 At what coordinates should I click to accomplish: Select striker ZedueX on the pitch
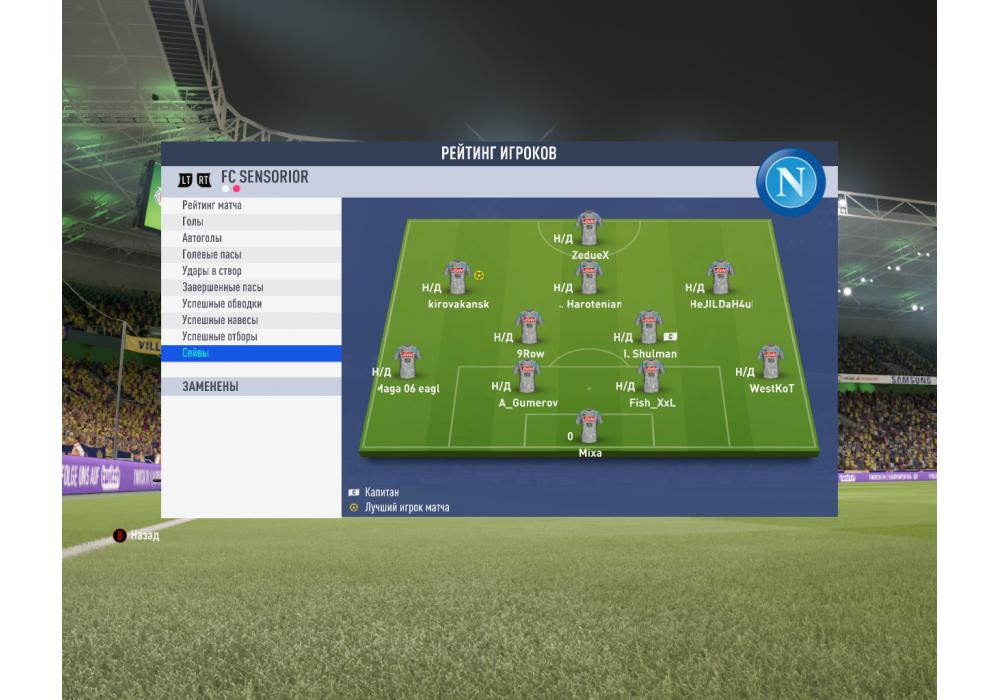(x=589, y=228)
